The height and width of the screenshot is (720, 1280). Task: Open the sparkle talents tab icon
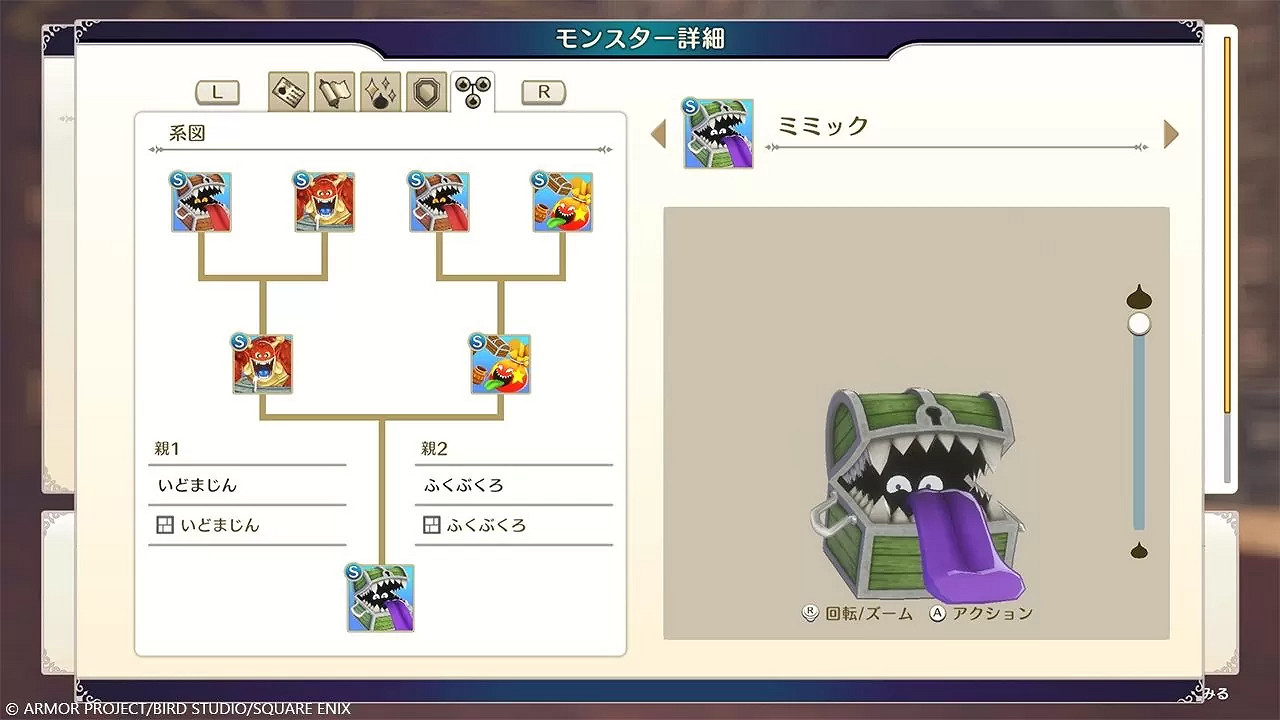pyautogui.click(x=380, y=89)
